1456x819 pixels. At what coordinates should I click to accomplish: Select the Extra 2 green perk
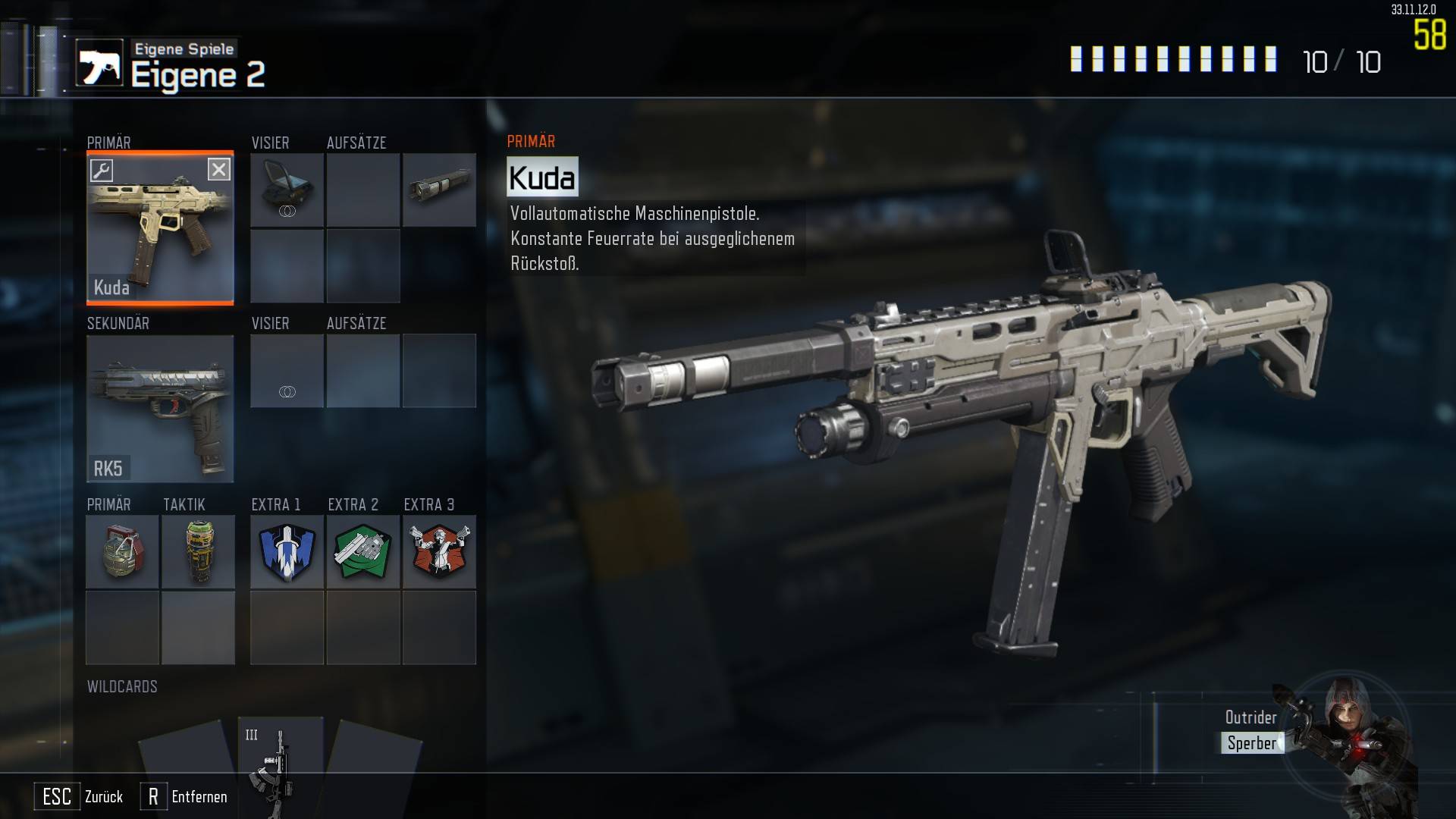pyautogui.click(x=363, y=551)
